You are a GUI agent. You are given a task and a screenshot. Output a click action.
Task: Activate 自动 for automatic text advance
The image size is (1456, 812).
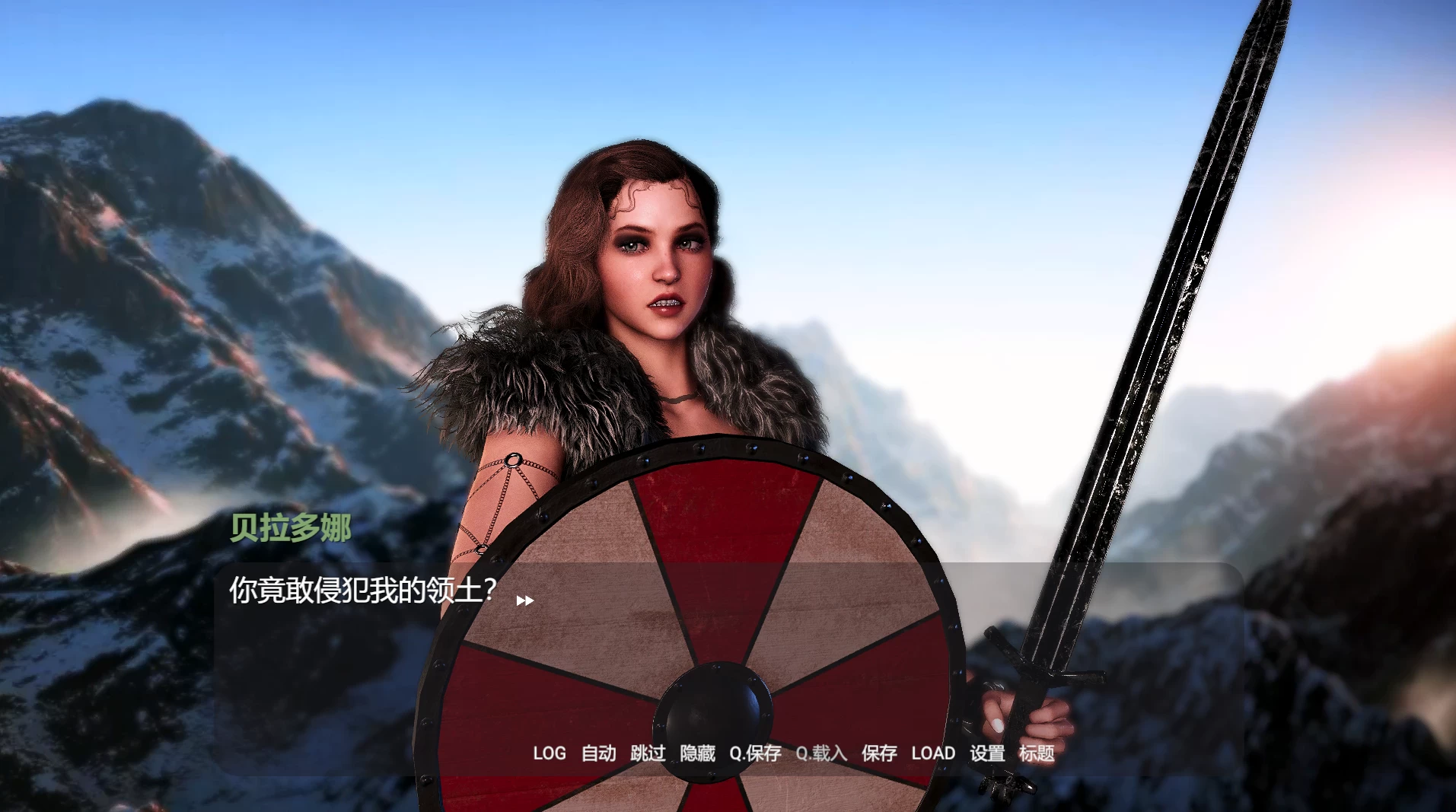click(598, 753)
